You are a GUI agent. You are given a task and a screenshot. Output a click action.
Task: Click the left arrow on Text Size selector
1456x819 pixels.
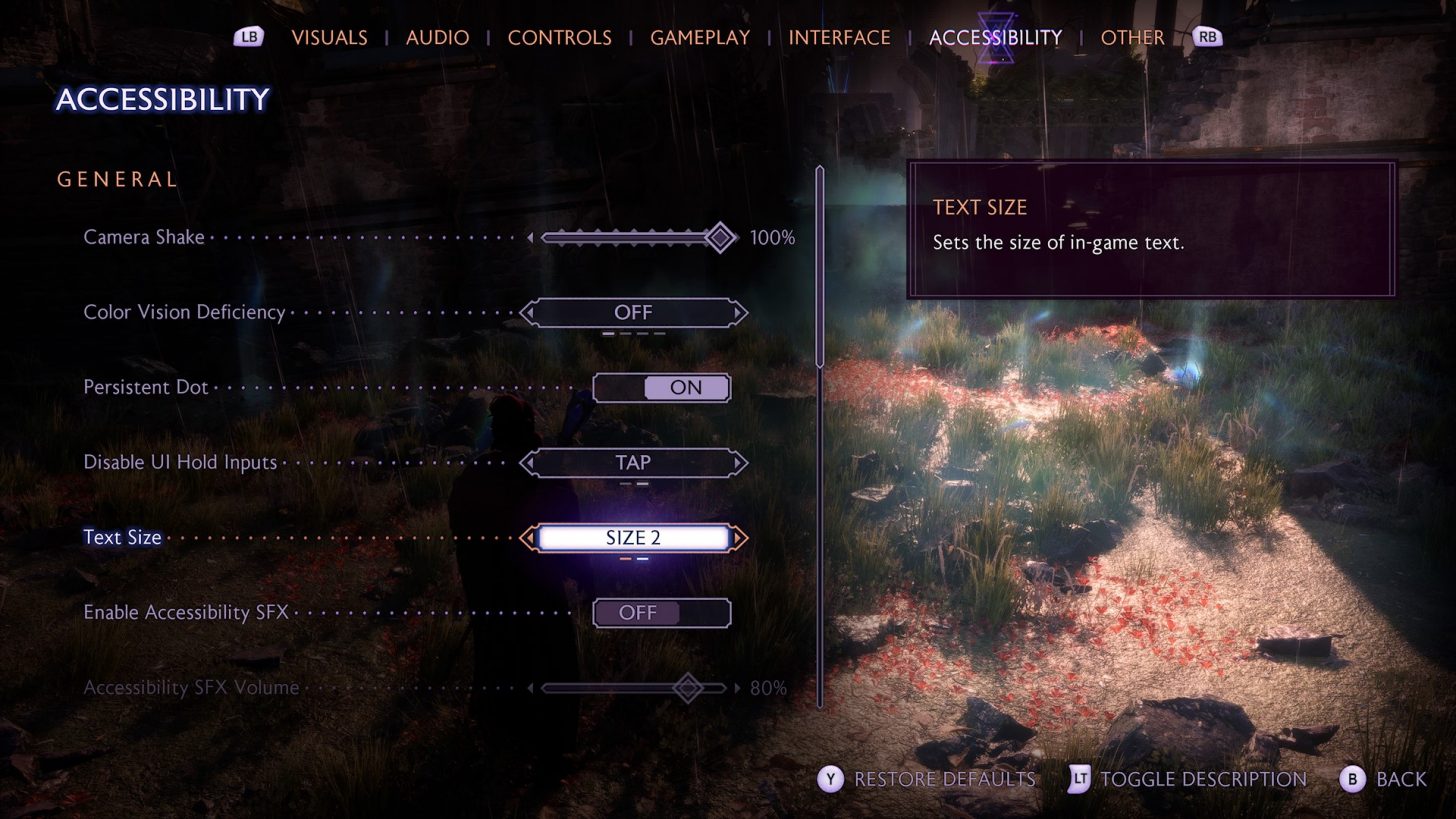pyautogui.click(x=528, y=538)
